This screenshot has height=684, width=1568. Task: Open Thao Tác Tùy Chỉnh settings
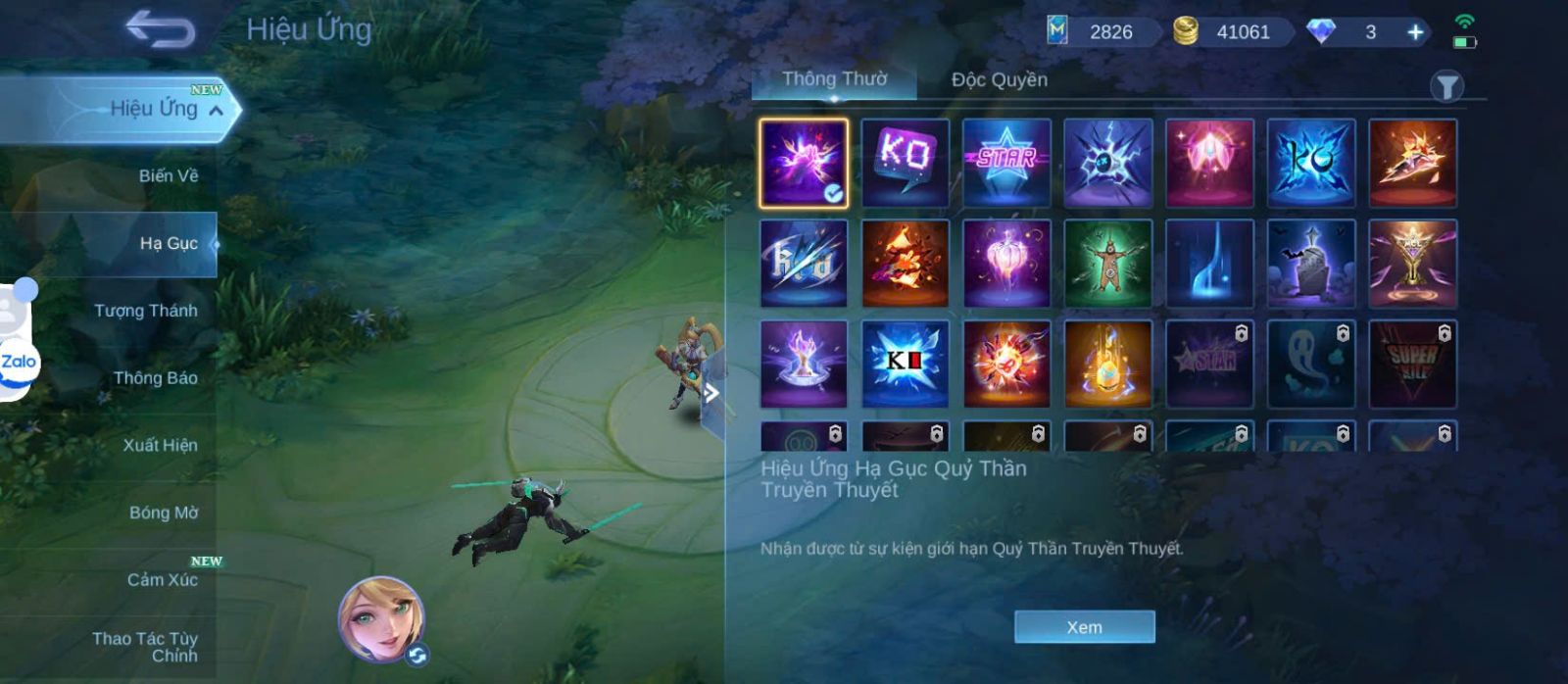coord(146,647)
